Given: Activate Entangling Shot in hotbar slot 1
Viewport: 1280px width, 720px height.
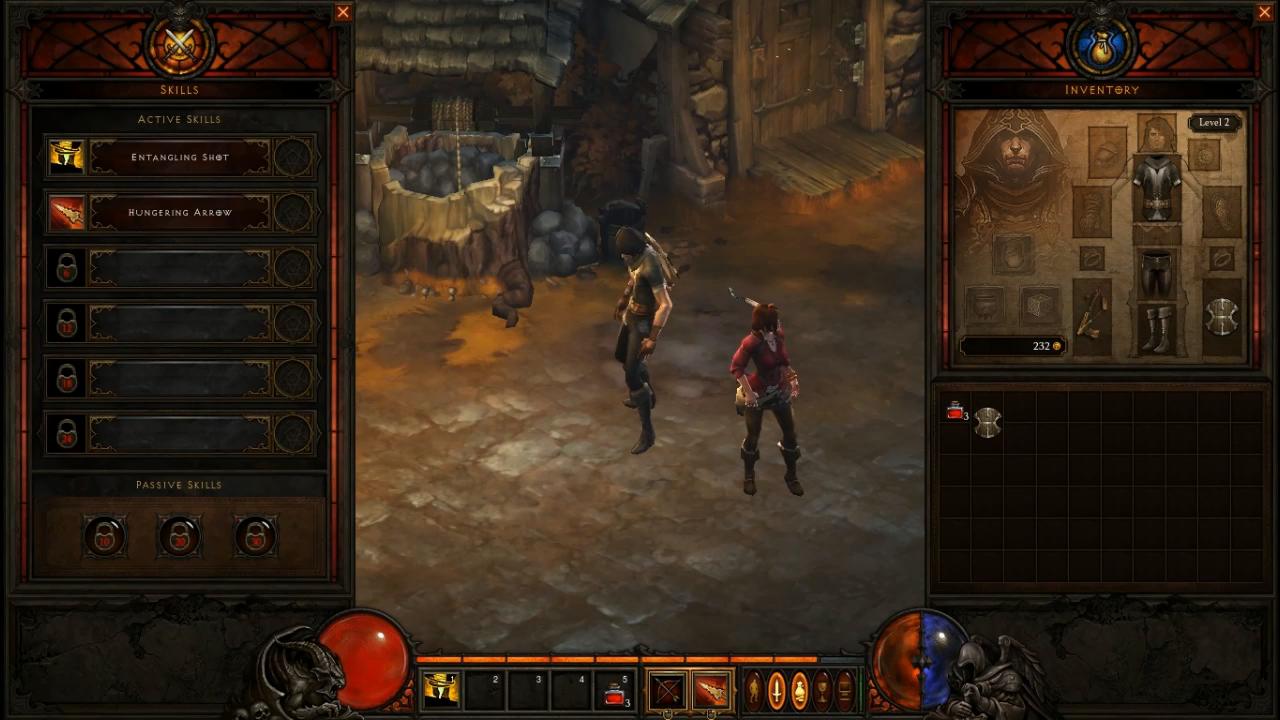Looking at the screenshot, I should (x=441, y=690).
